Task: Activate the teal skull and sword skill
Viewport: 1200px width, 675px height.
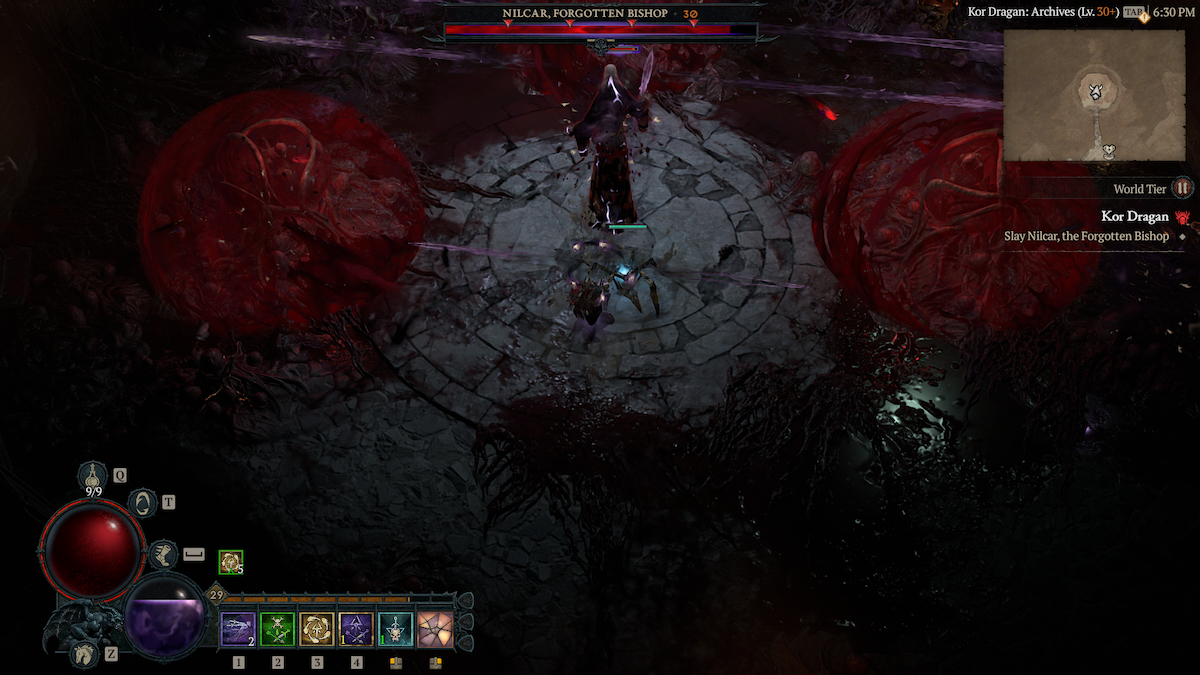Action: click(395, 629)
